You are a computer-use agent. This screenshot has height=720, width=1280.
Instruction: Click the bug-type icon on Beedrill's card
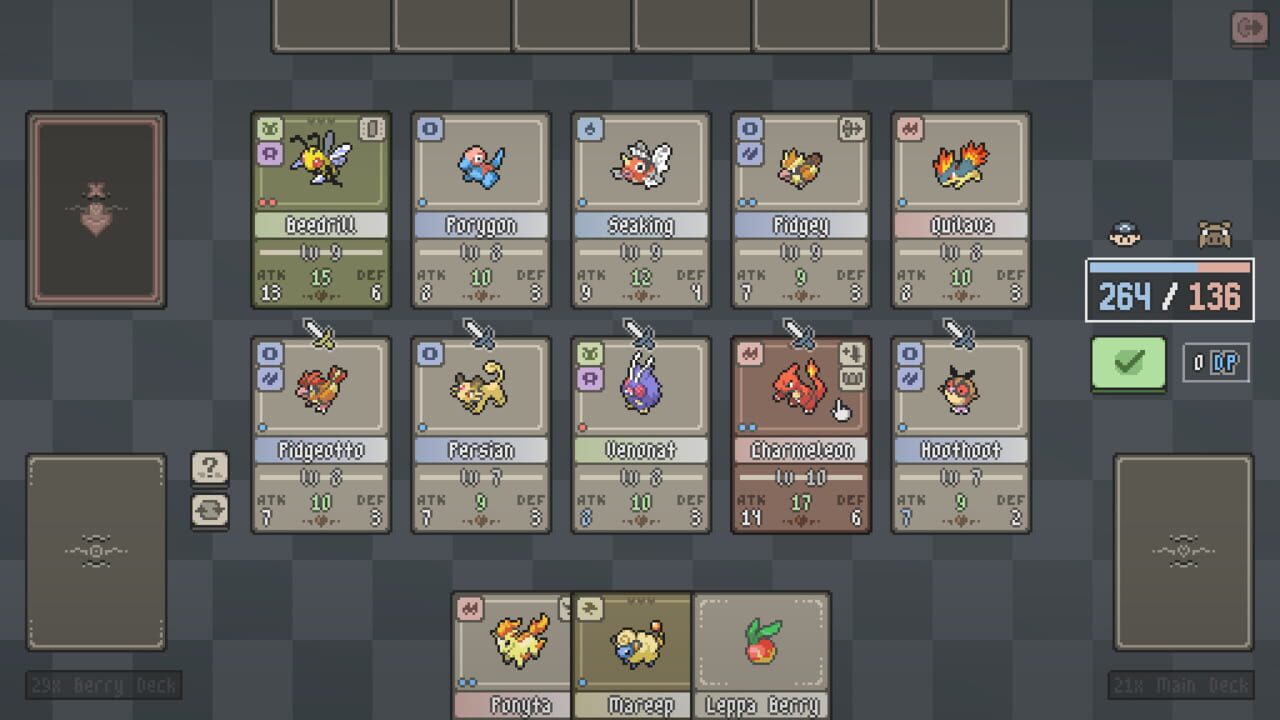pos(269,128)
